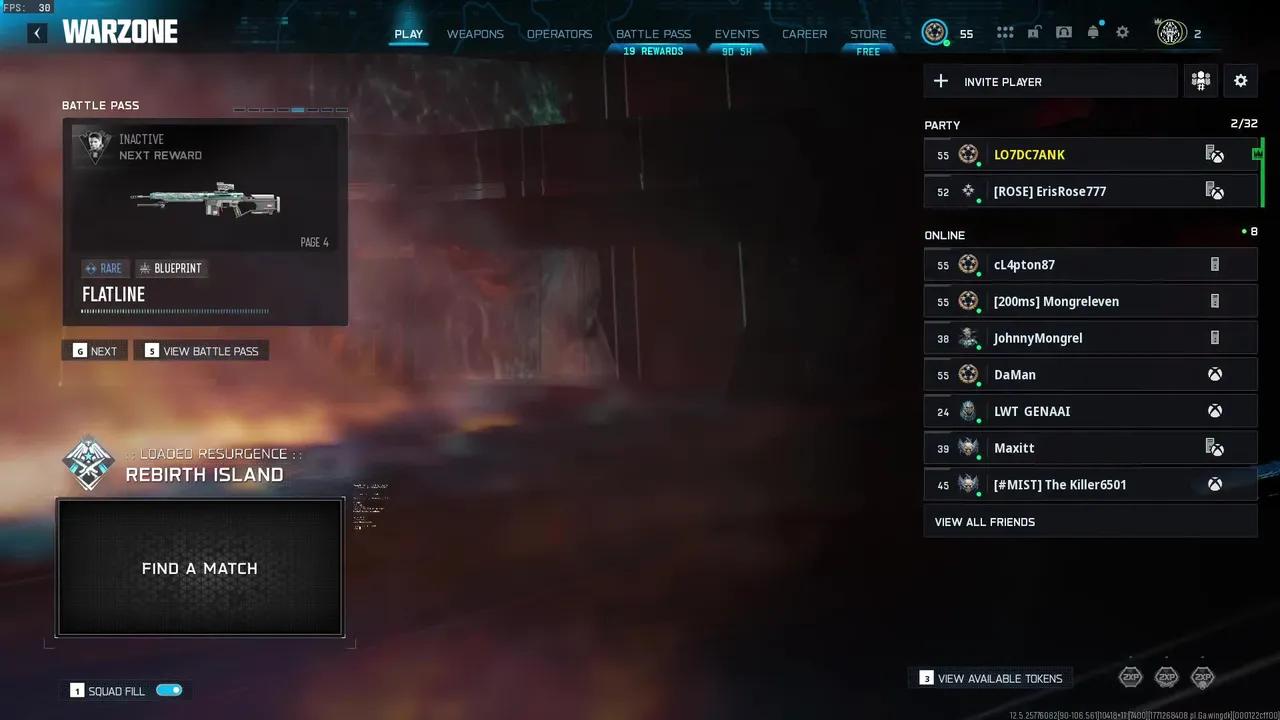Select the Events menu item
1280x720 pixels.
click(736, 33)
